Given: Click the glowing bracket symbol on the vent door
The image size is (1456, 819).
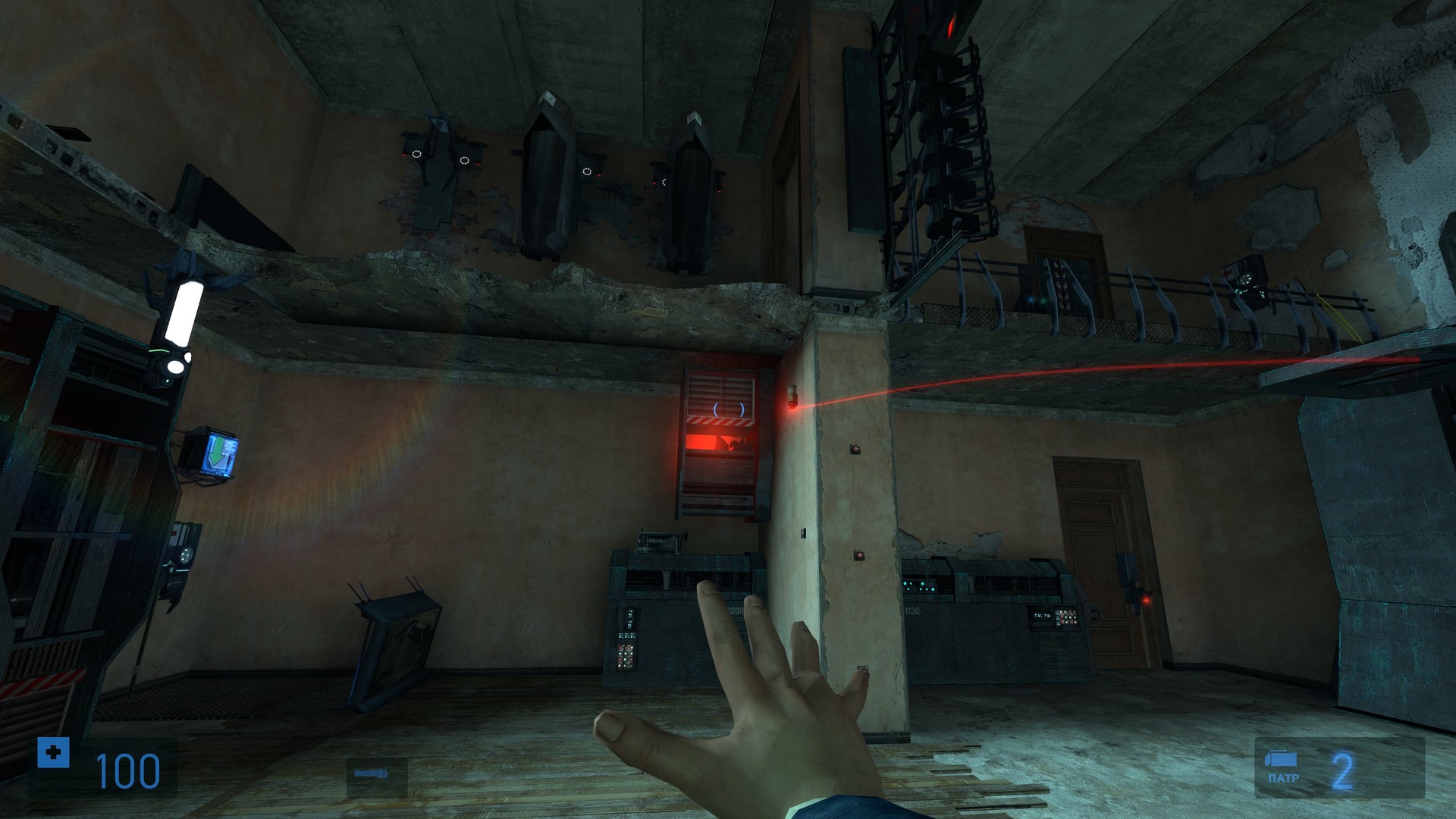Looking at the screenshot, I should click(729, 409).
